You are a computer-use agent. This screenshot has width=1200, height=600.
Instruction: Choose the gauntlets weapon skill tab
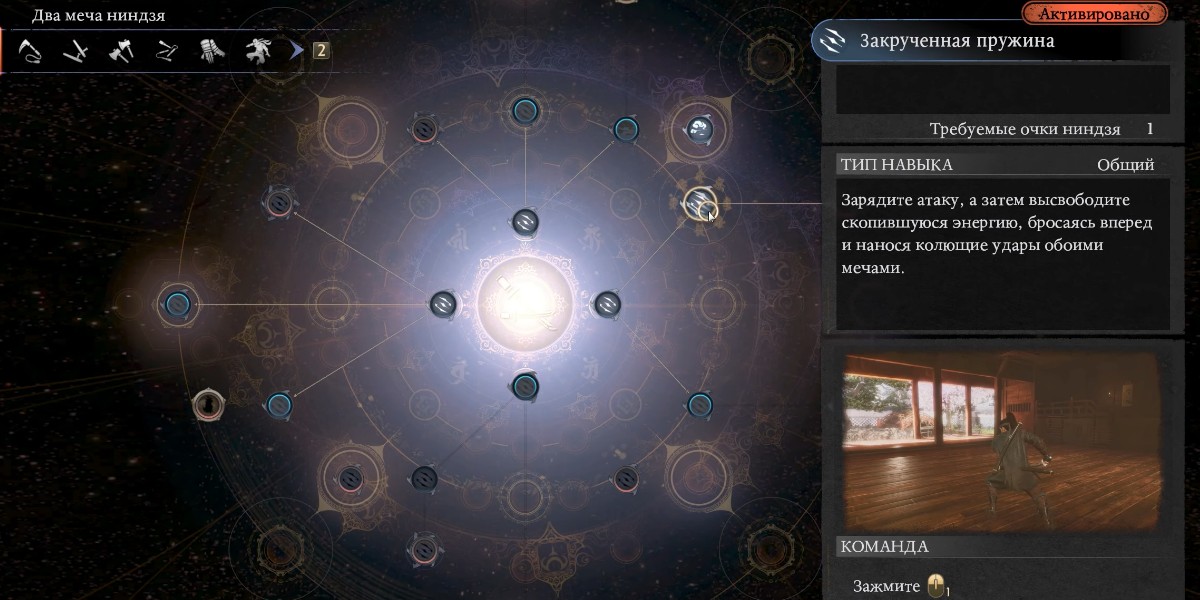[211, 50]
